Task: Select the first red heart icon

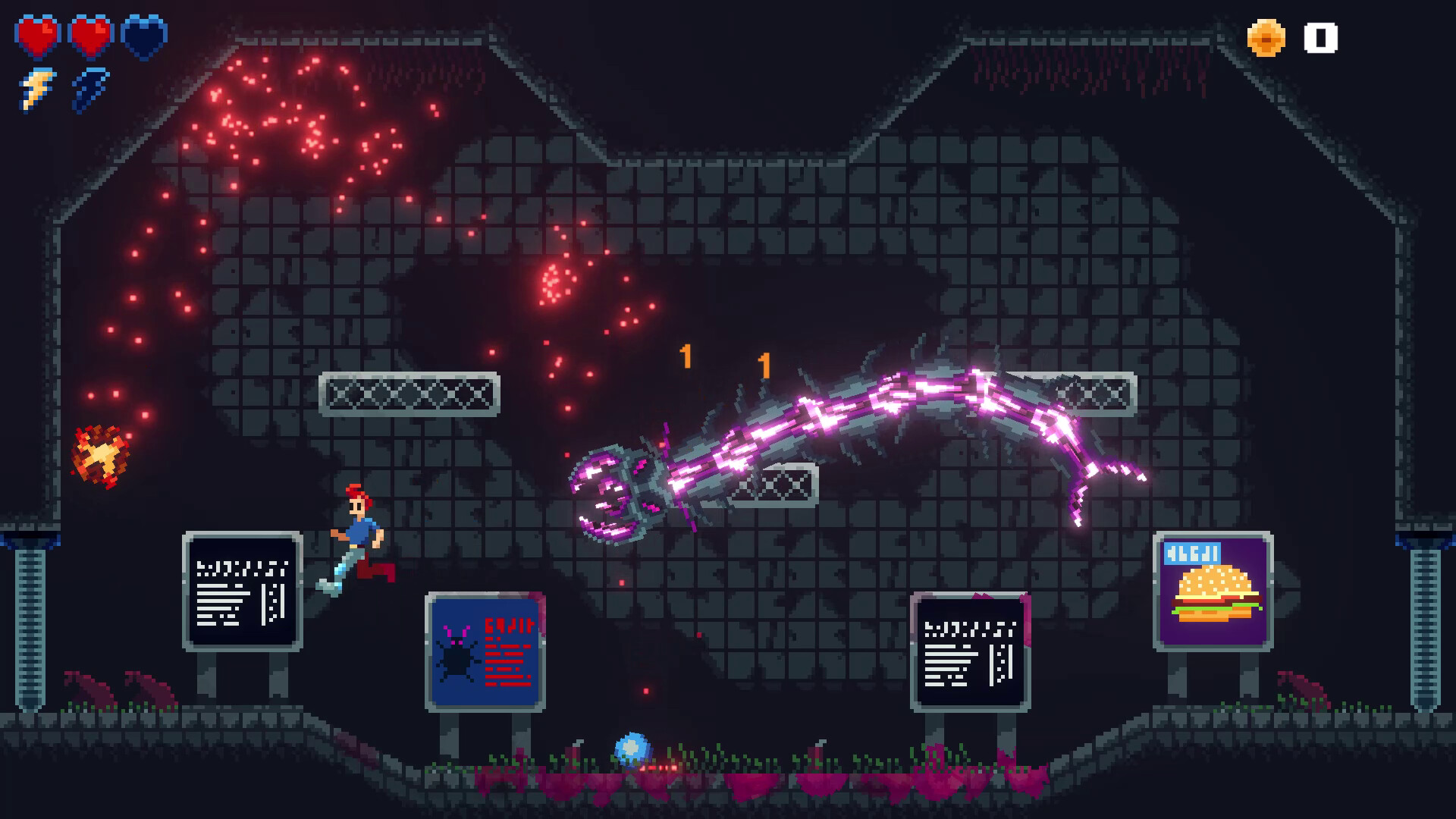Action: point(36,34)
